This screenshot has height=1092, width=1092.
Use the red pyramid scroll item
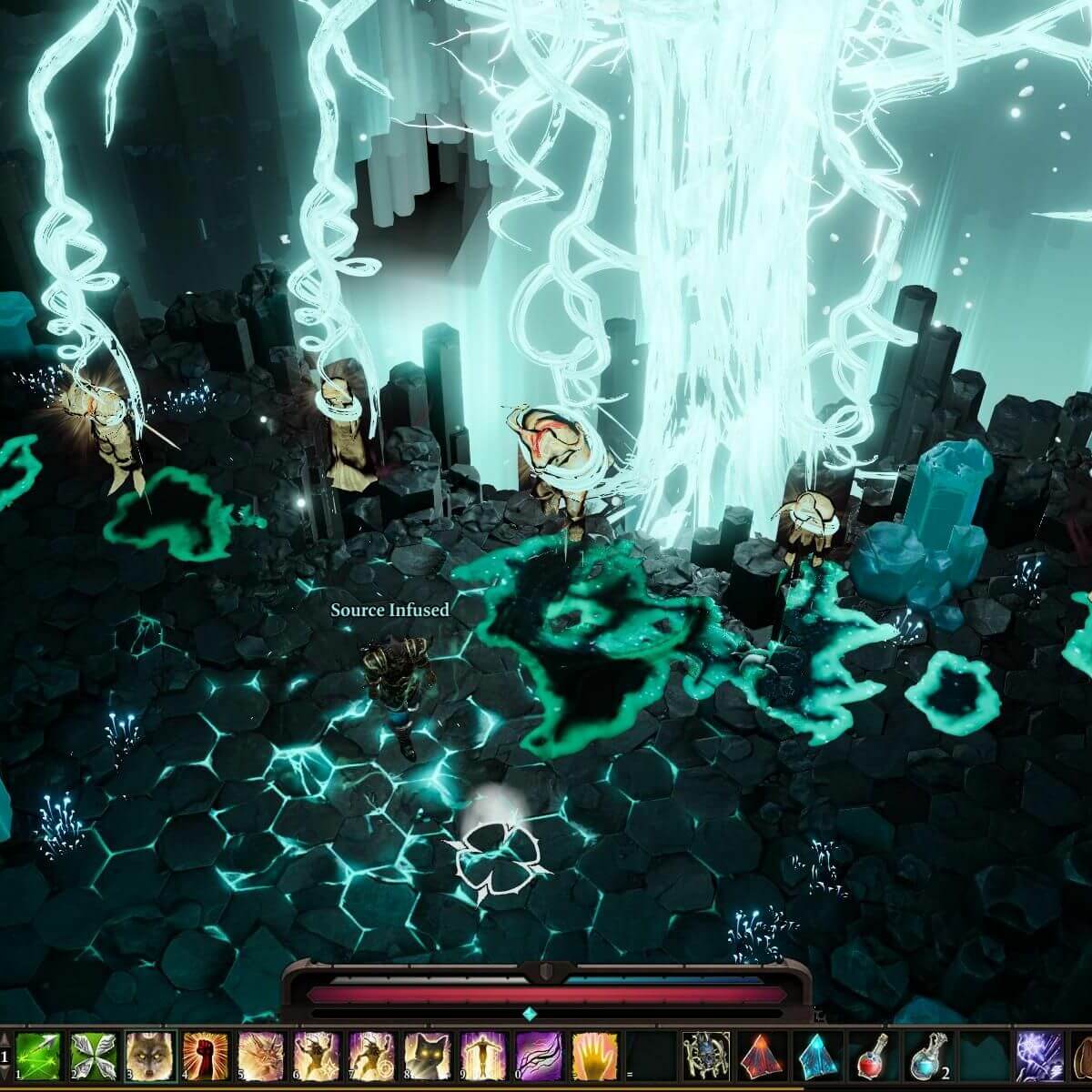pos(762,1056)
